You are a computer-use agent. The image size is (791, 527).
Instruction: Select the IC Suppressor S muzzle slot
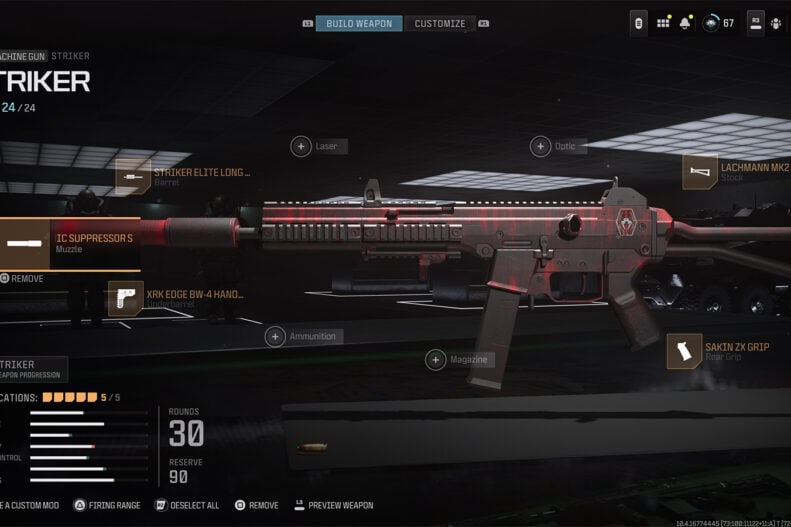click(70, 243)
